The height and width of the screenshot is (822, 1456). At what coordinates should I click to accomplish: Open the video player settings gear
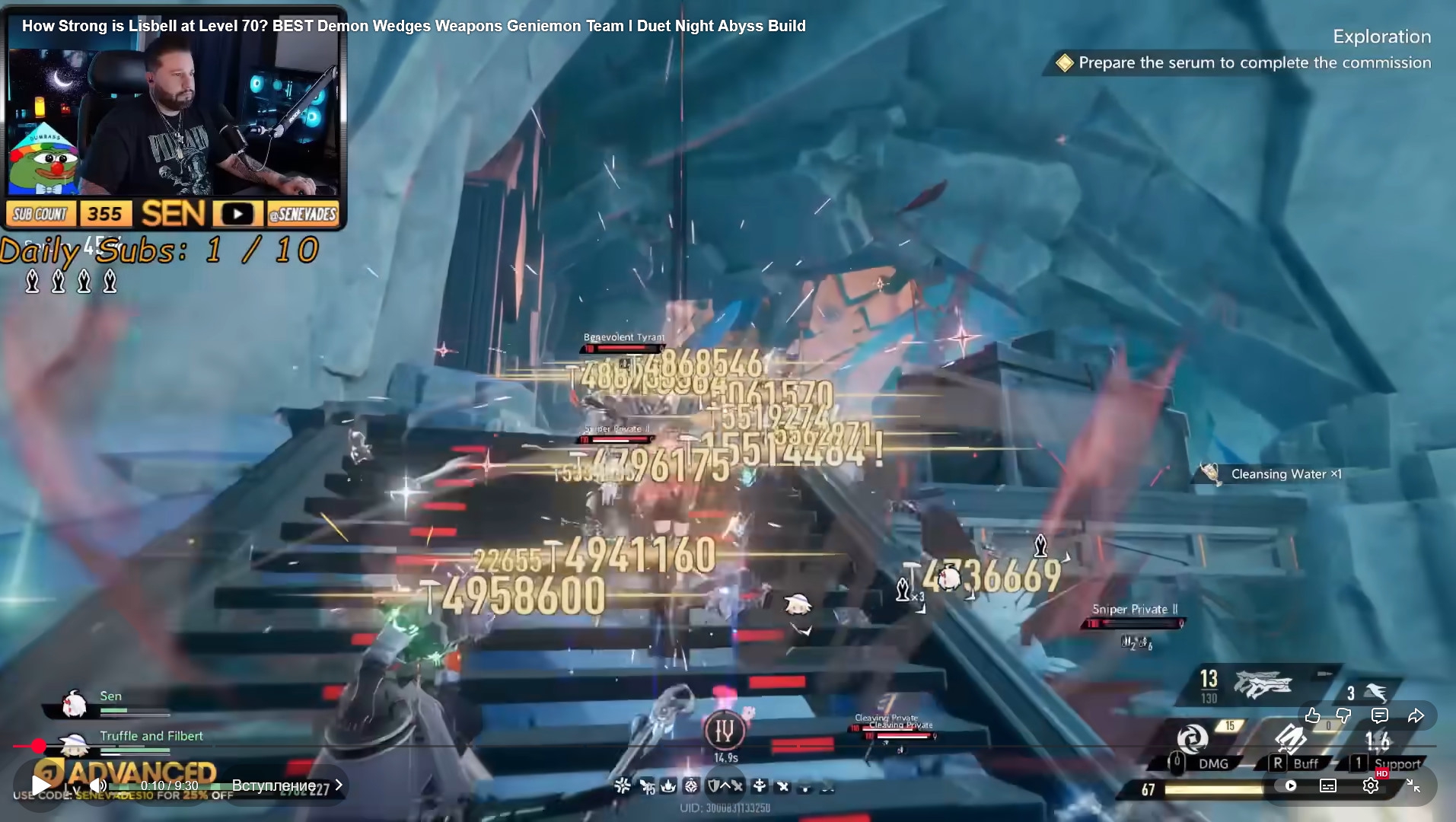click(x=1370, y=785)
